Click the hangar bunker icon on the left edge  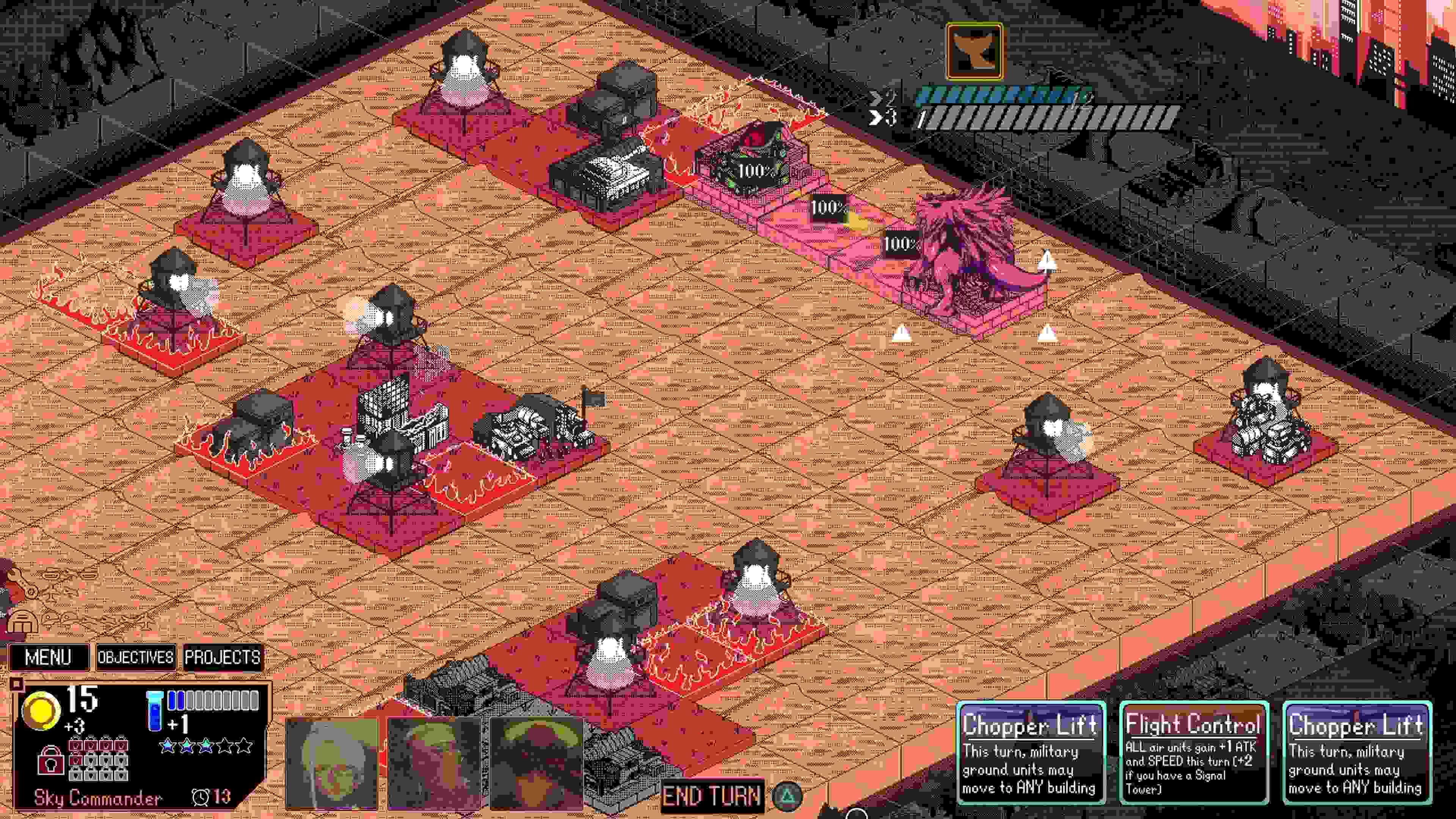[x=23, y=623]
